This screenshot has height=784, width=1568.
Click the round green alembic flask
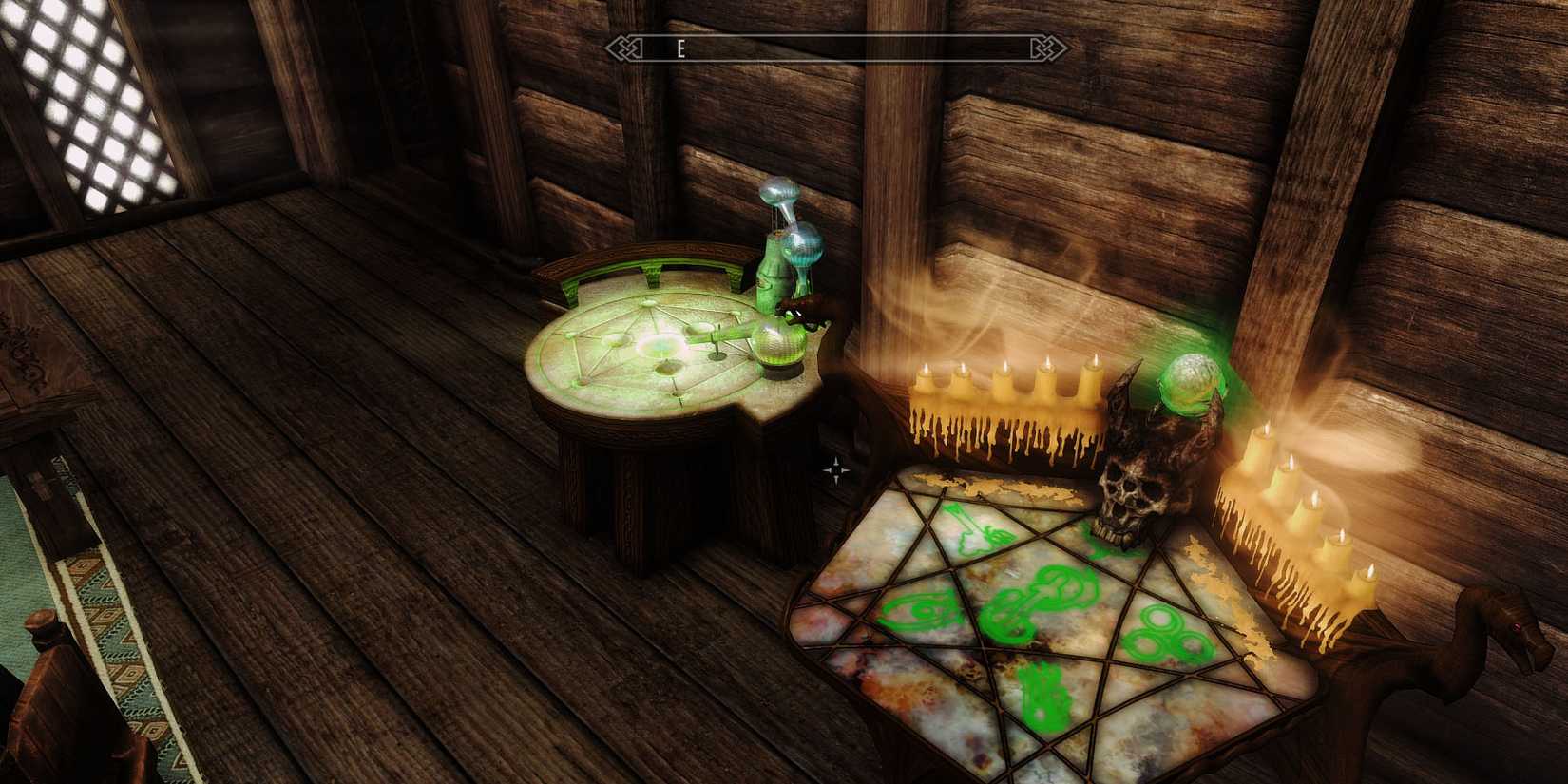pyautogui.click(x=778, y=344)
